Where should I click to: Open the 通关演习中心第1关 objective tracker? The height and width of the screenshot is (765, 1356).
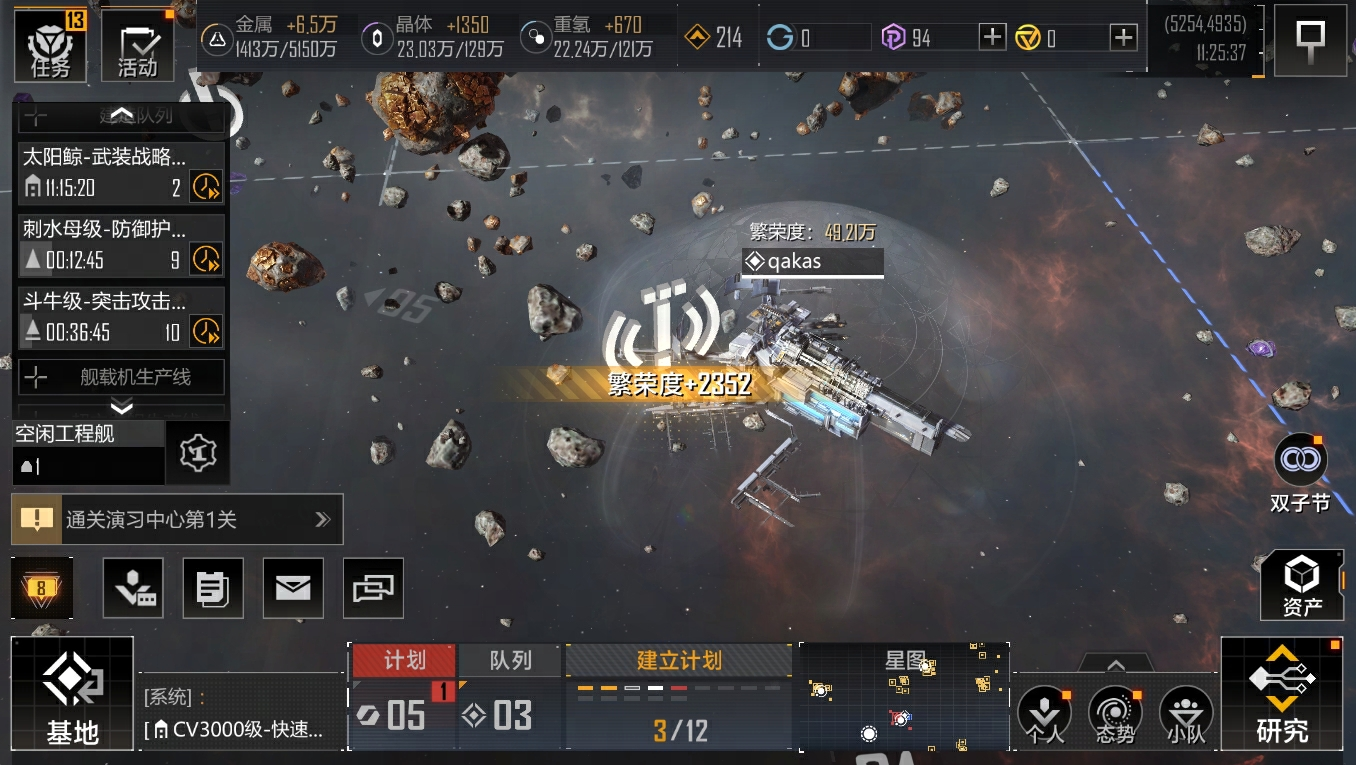point(177,519)
